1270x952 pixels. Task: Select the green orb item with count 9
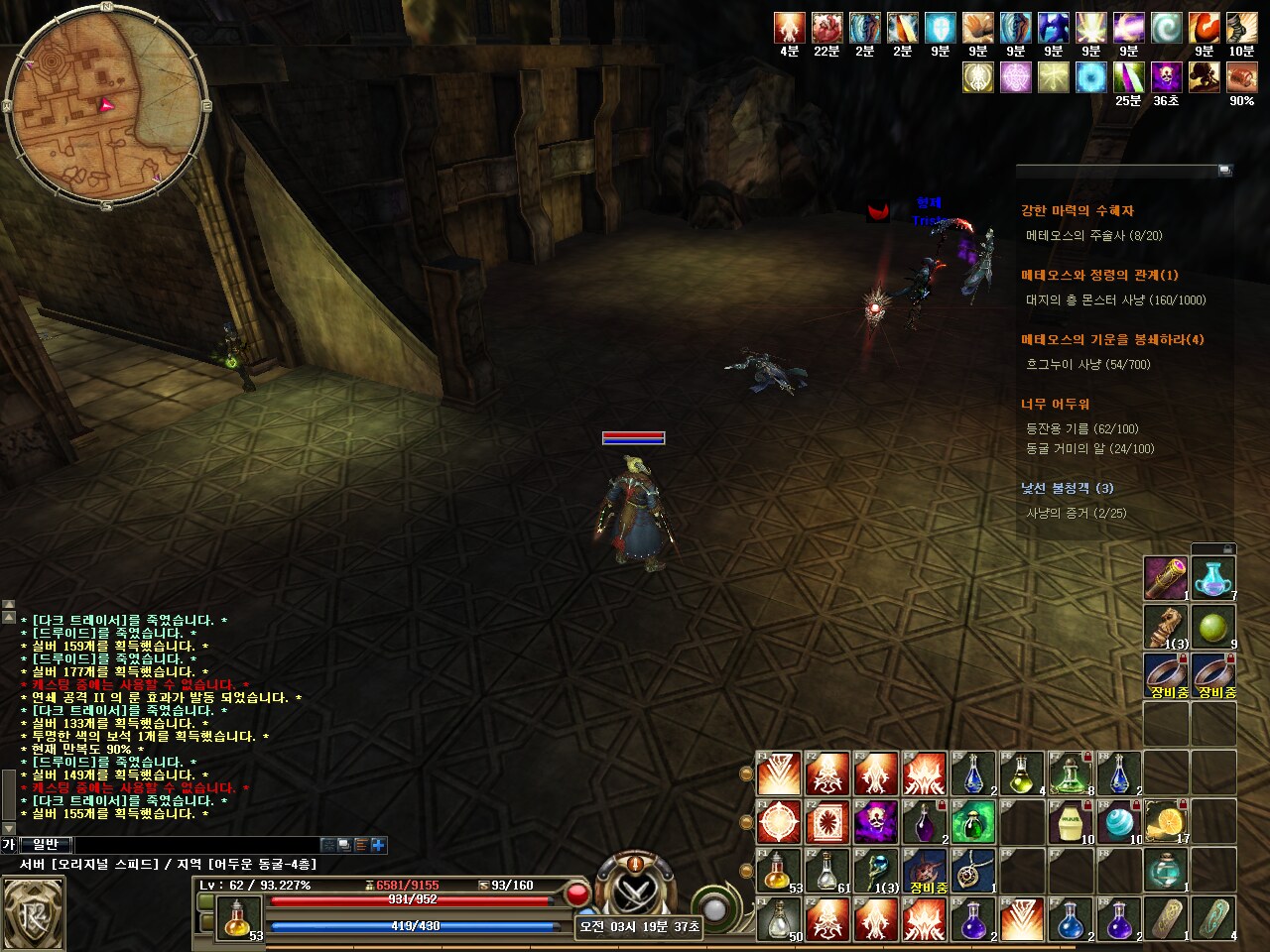[x=1213, y=627]
